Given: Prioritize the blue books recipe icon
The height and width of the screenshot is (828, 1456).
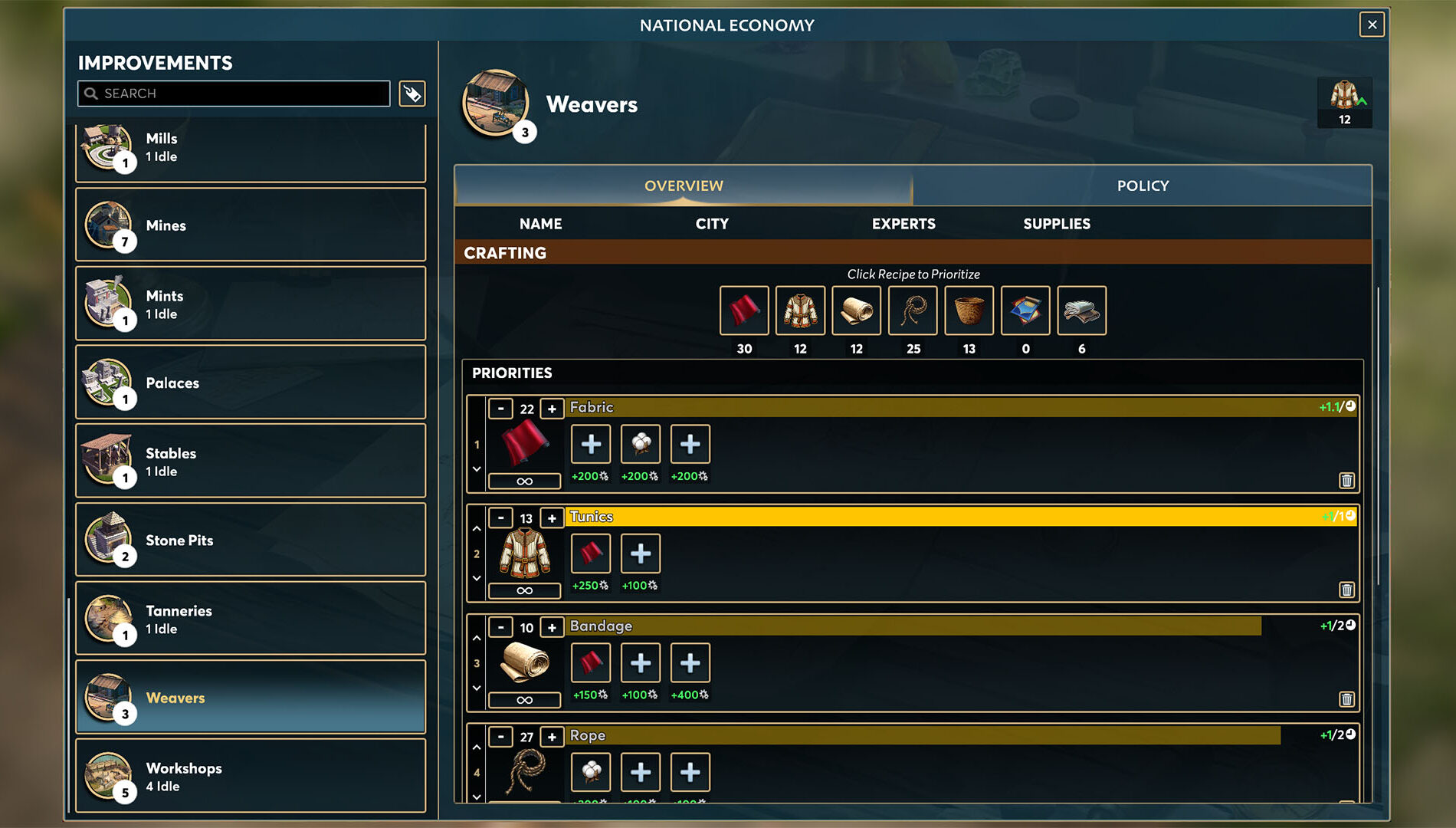Looking at the screenshot, I should pyautogui.click(x=1025, y=310).
